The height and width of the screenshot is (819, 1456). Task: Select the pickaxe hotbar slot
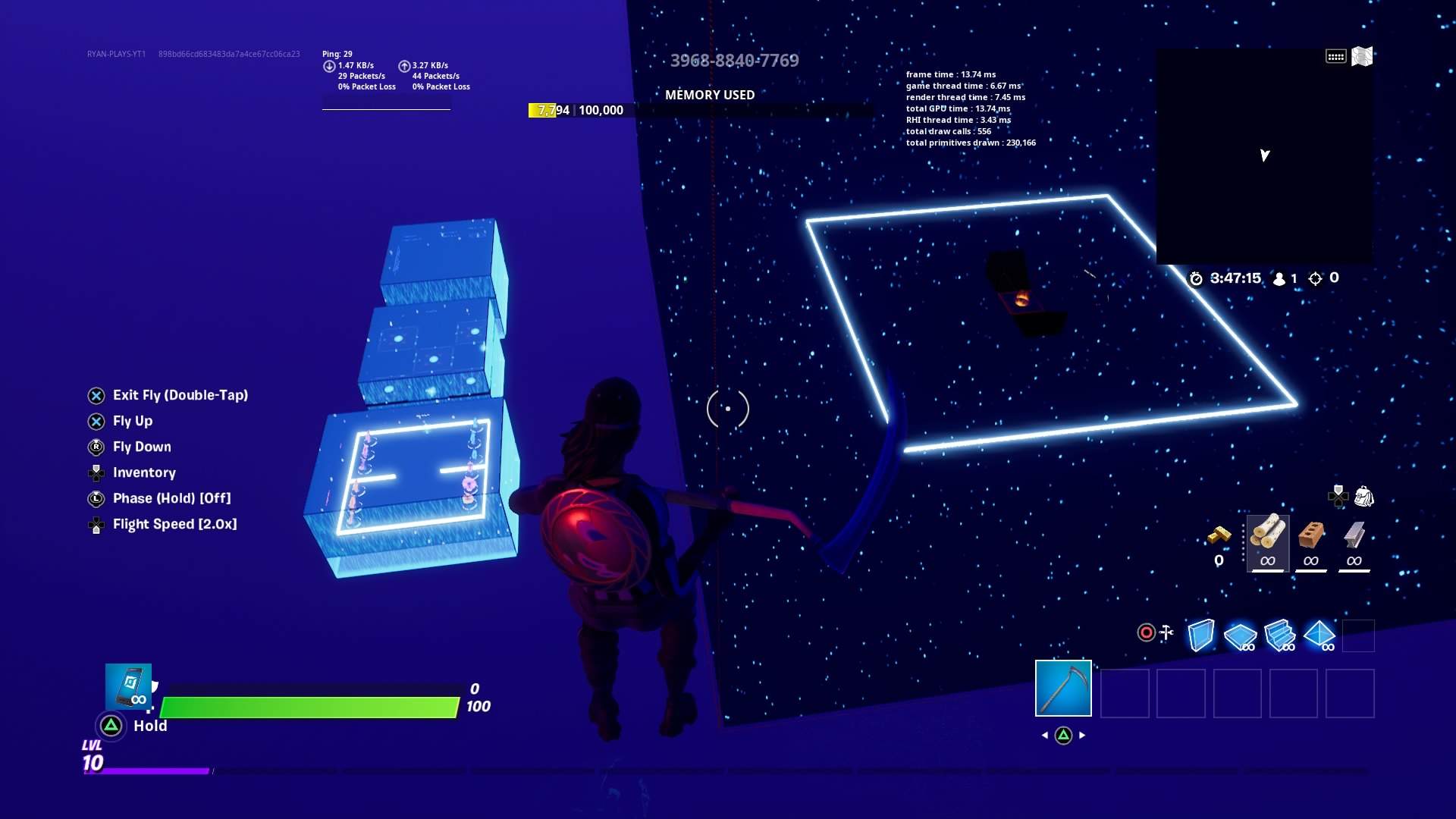(x=1063, y=688)
